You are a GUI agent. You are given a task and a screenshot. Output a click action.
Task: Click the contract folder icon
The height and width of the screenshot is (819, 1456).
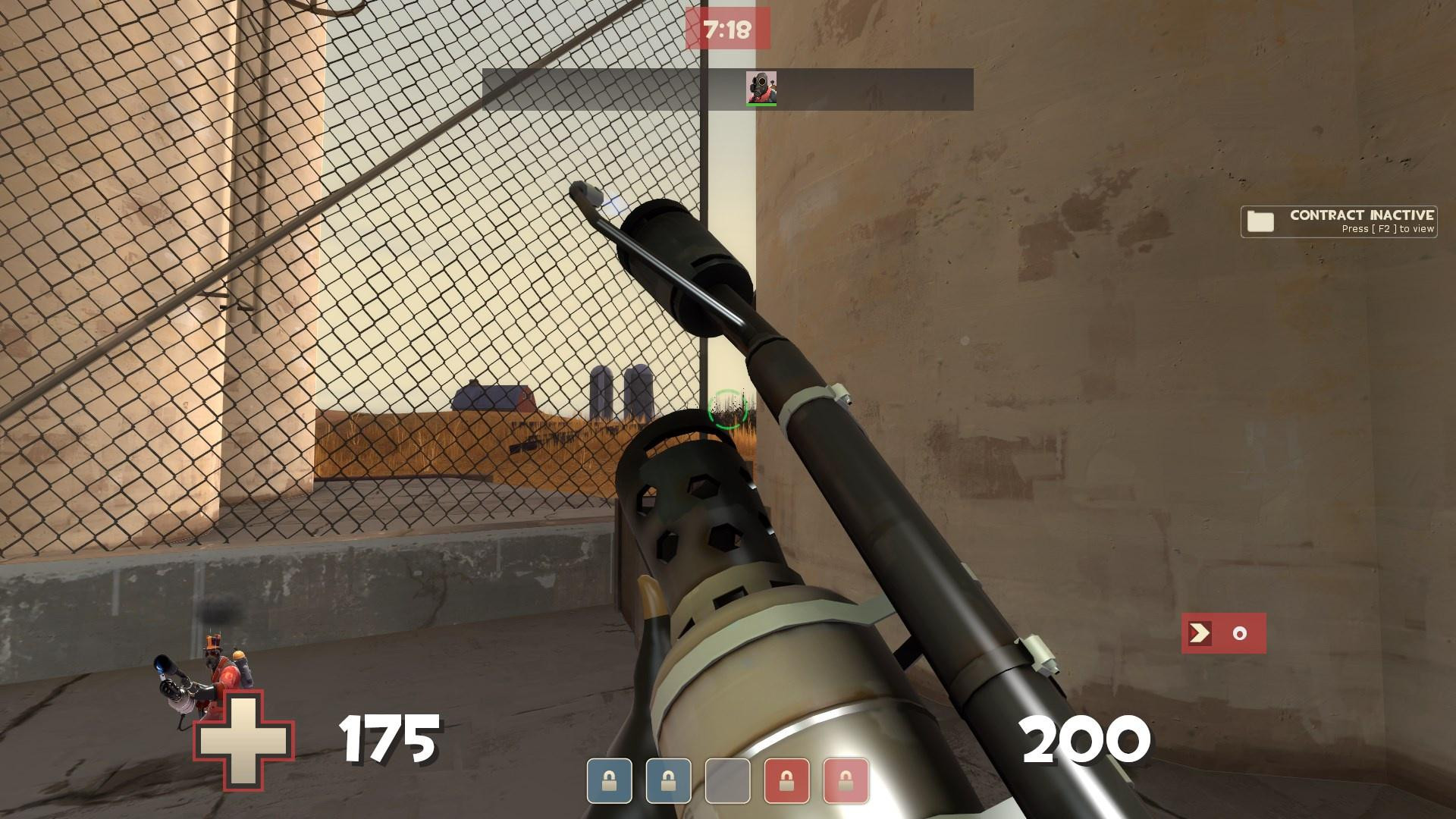click(1259, 221)
